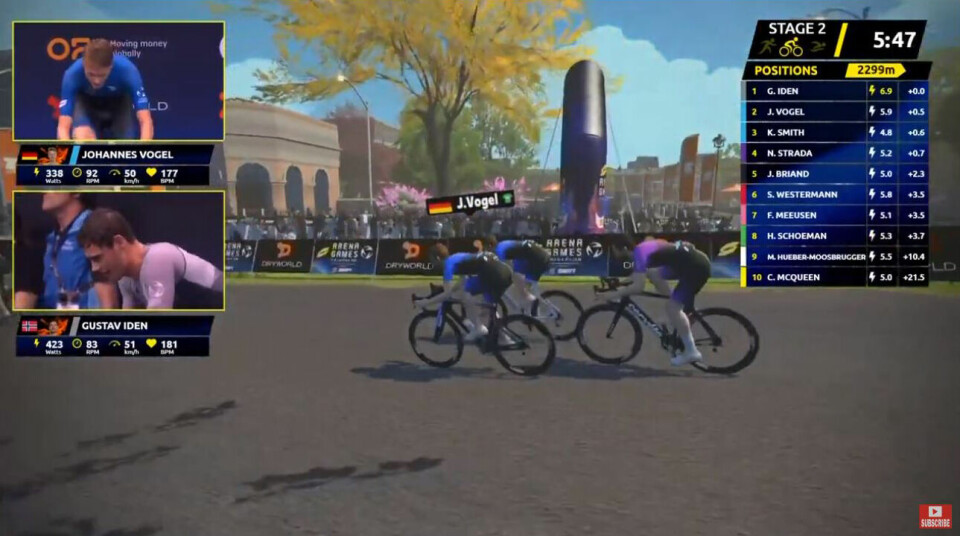Select S. Westermann's leaderboard row
Screen dimensions: 960x536
pos(835,194)
